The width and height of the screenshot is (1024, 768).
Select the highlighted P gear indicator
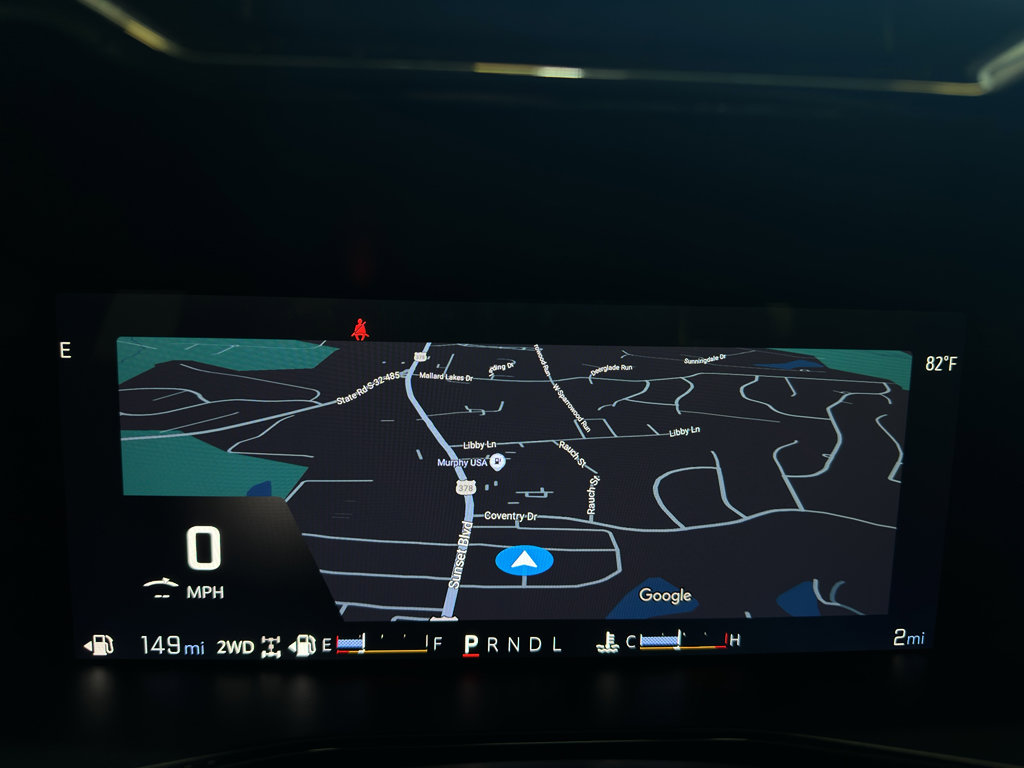coord(470,645)
